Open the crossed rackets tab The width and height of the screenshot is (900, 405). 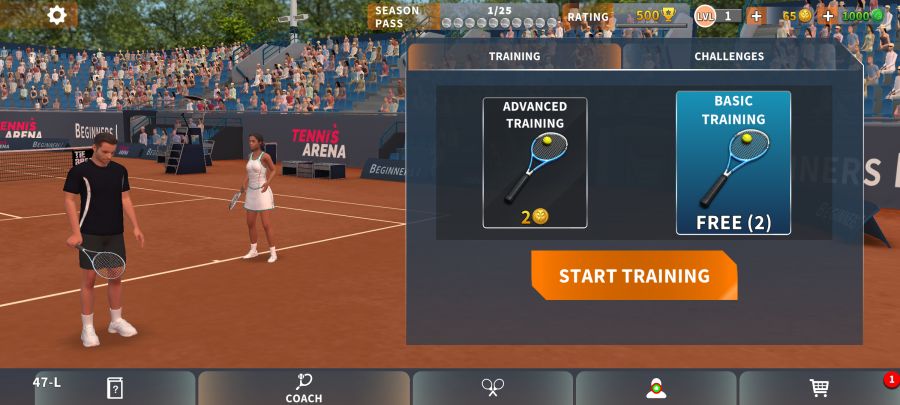pos(493,388)
